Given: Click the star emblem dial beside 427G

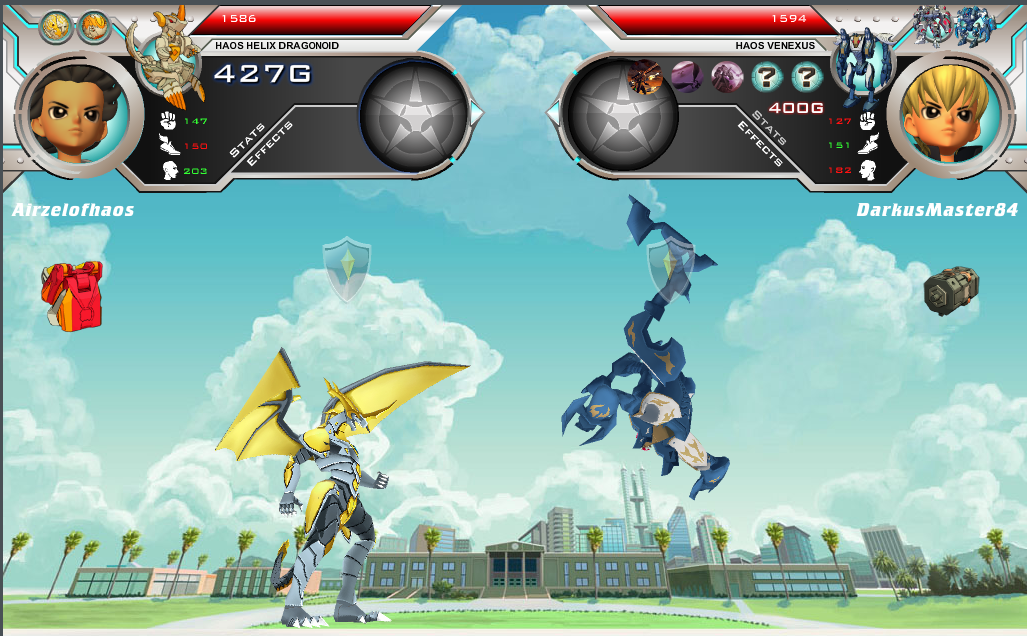Looking at the screenshot, I should coord(414,113).
